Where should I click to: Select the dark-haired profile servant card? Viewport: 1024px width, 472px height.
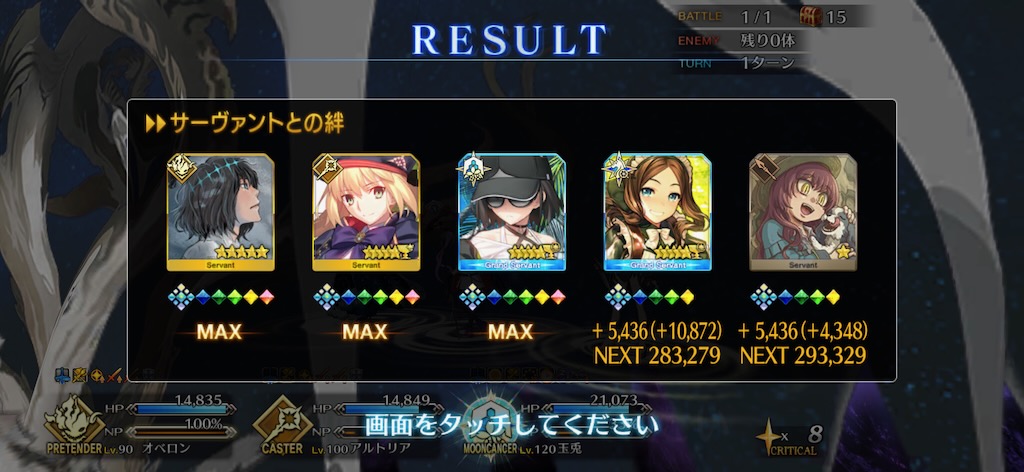220,211
